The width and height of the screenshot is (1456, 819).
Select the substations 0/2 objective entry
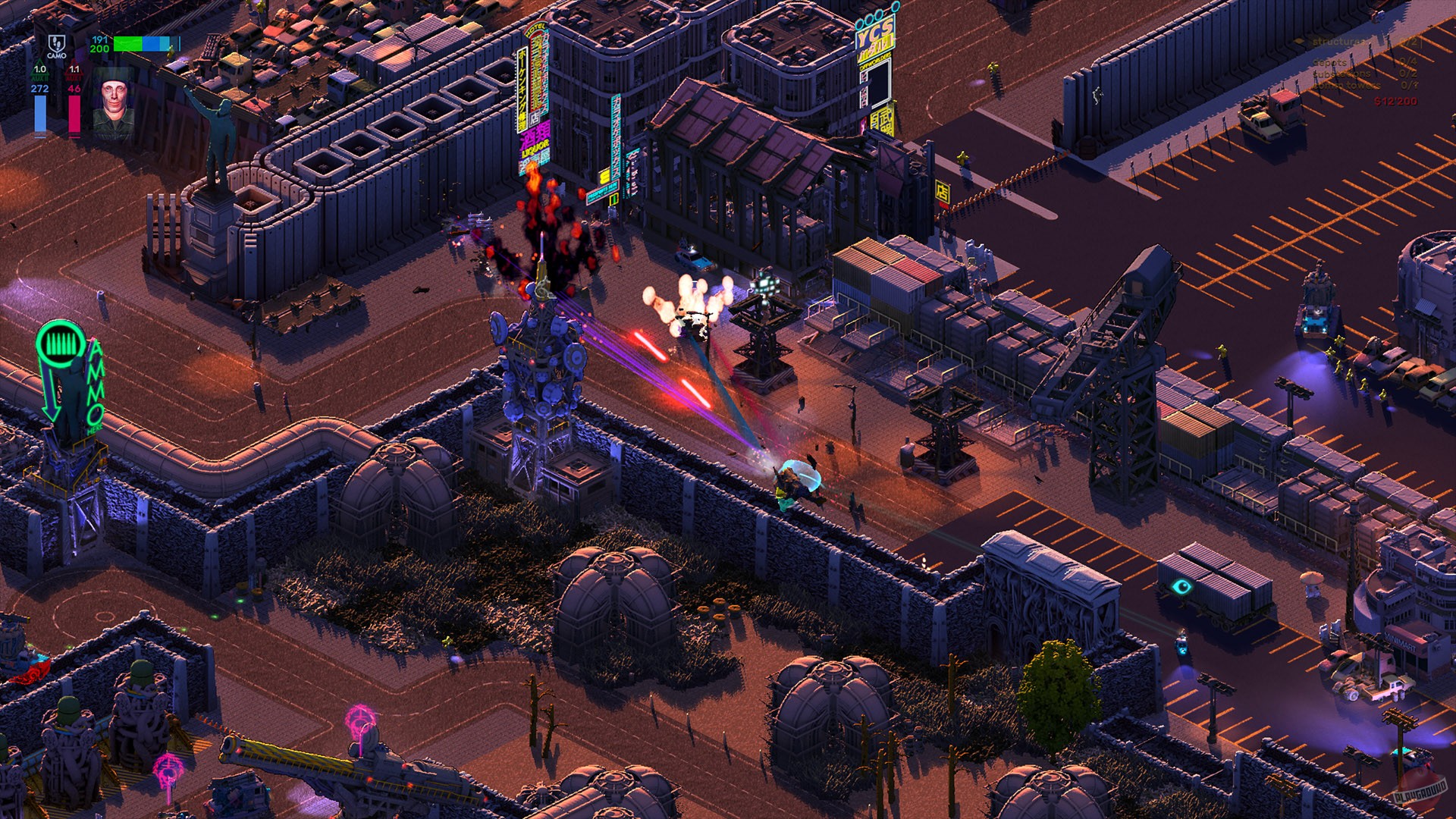pyautogui.click(x=1342, y=74)
